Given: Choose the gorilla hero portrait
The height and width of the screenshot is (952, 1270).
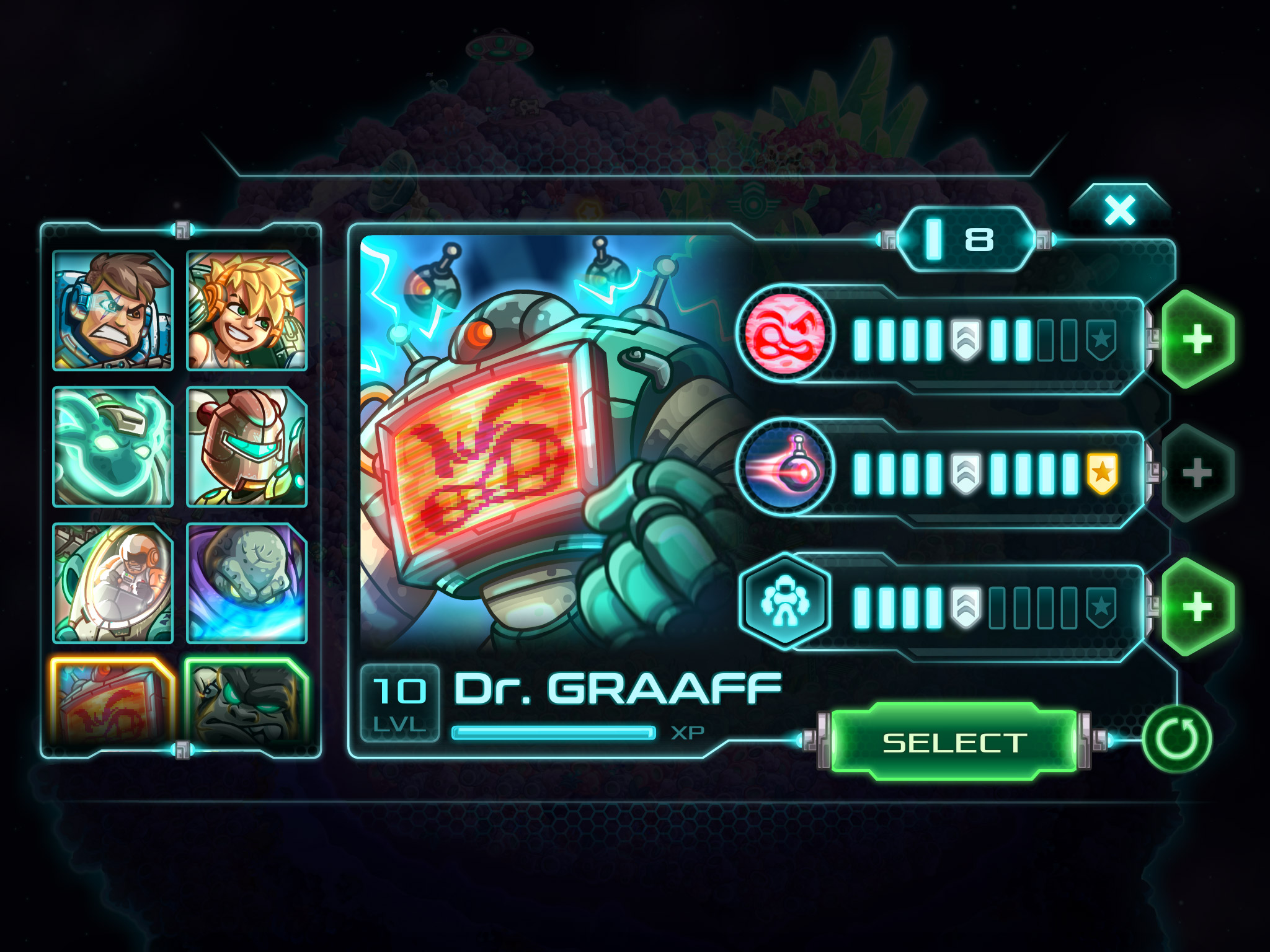Looking at the screenshot, I should (x=247, y=702).
